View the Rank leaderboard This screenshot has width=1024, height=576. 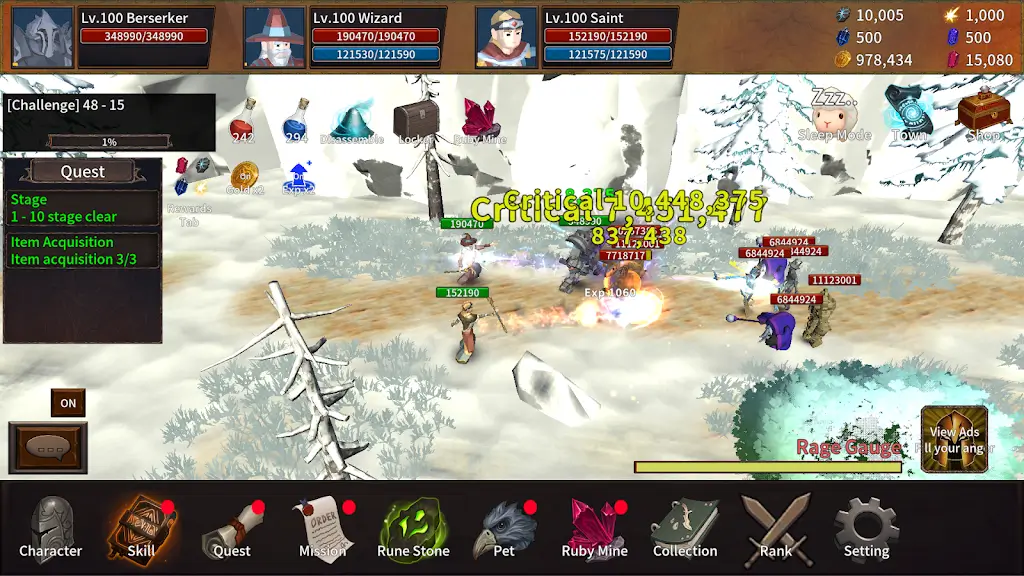[x=775, y=527]
